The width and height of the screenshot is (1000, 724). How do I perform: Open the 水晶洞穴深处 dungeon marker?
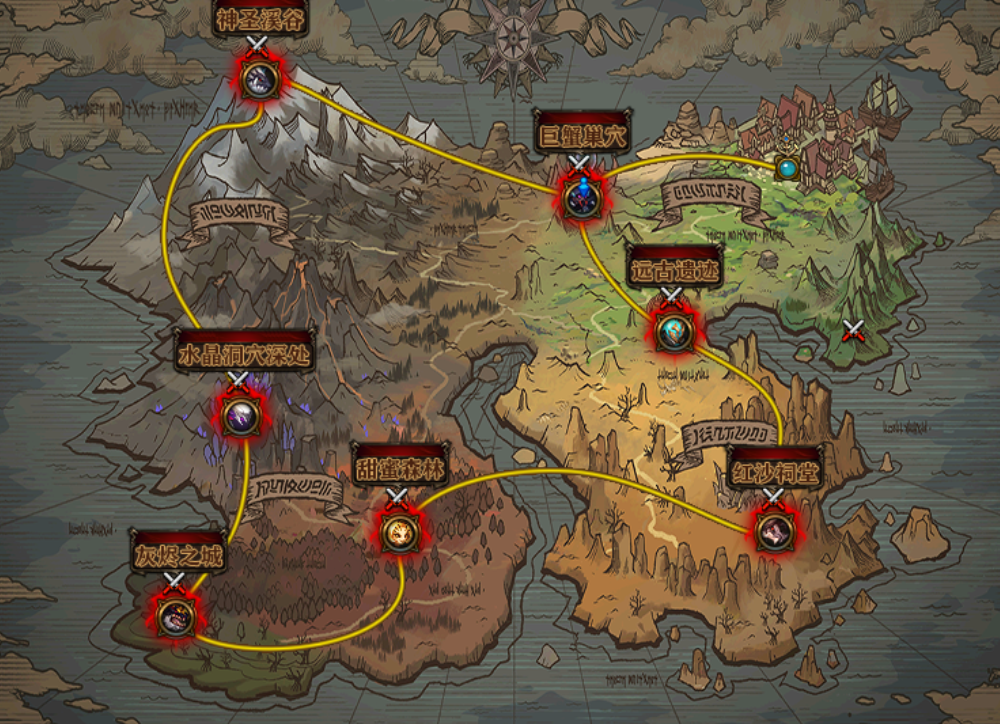[240, 416]
